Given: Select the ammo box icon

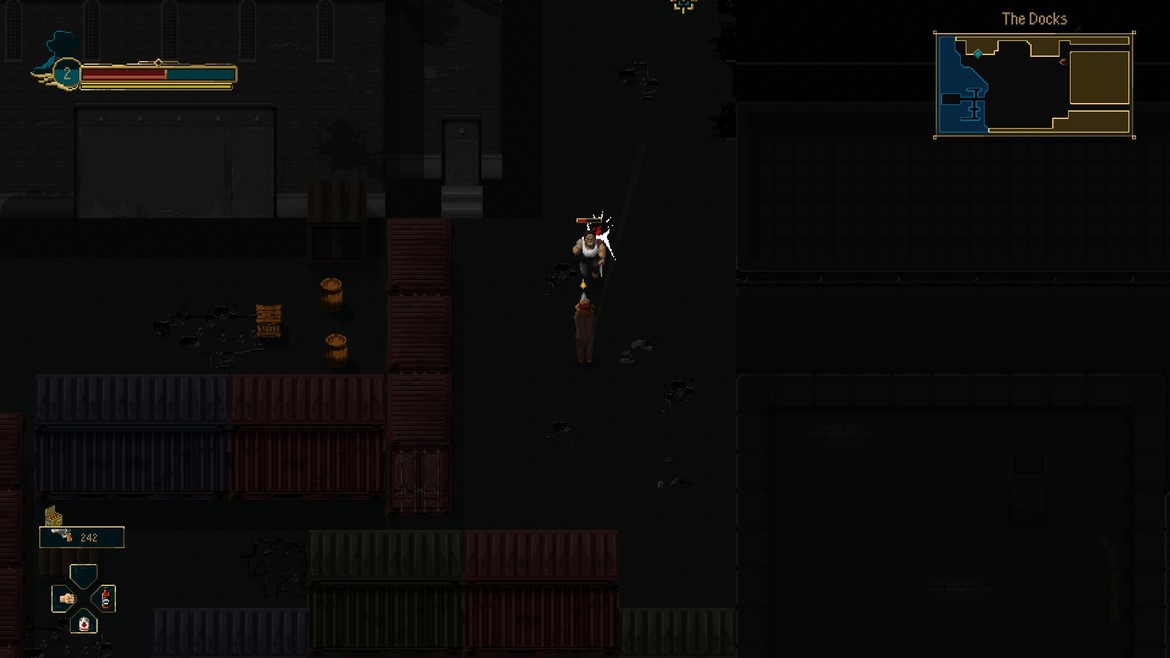Looking at the screenshot, I should point(54,516).
